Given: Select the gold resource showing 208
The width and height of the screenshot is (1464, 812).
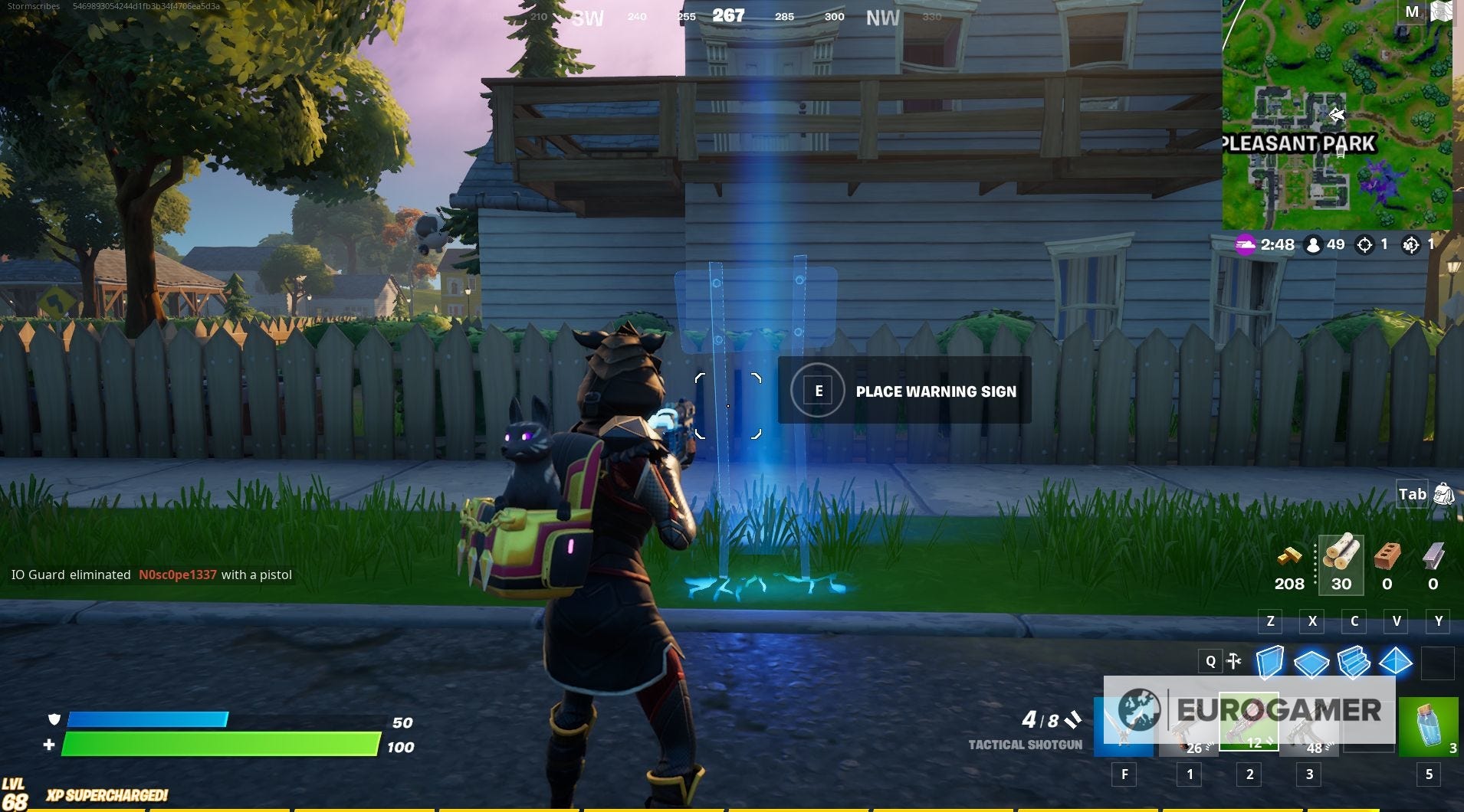Looking at the screenshot, I should [1291, 565].
